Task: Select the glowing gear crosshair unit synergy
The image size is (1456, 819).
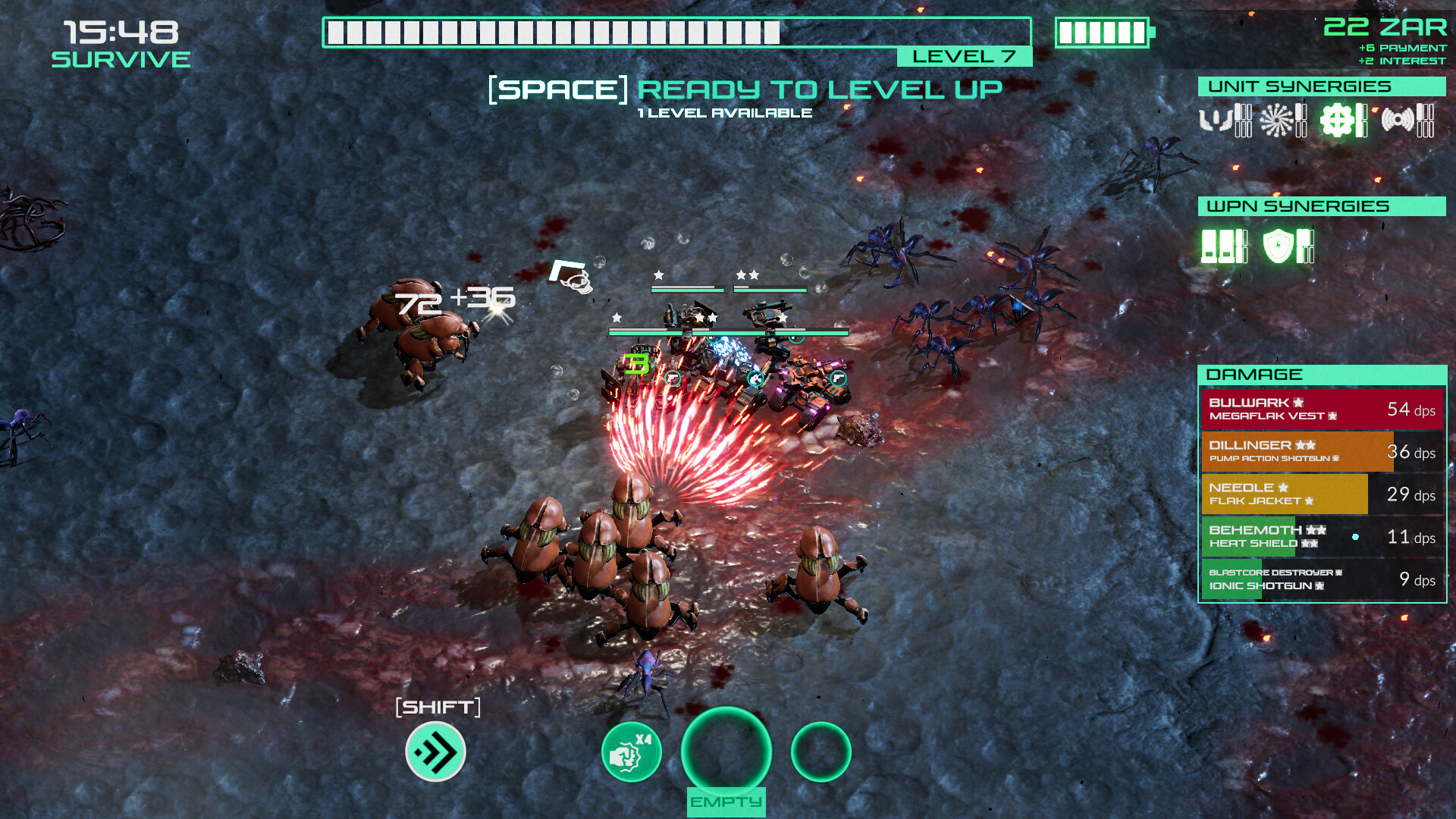Action: [1338, 120]
